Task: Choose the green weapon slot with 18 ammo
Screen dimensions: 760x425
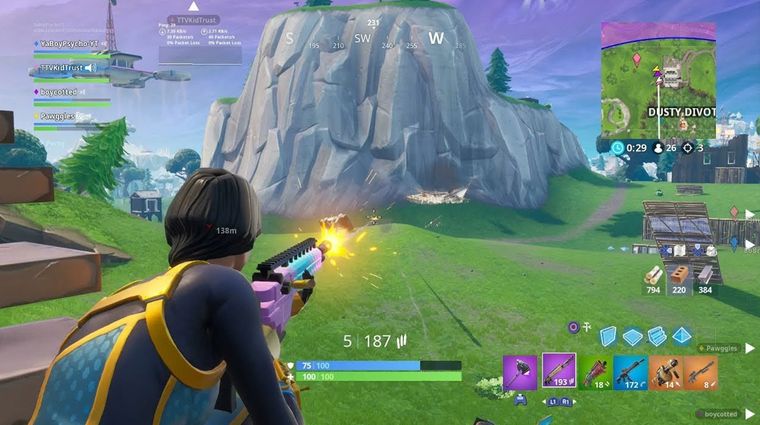Action: tap(596, 372)
